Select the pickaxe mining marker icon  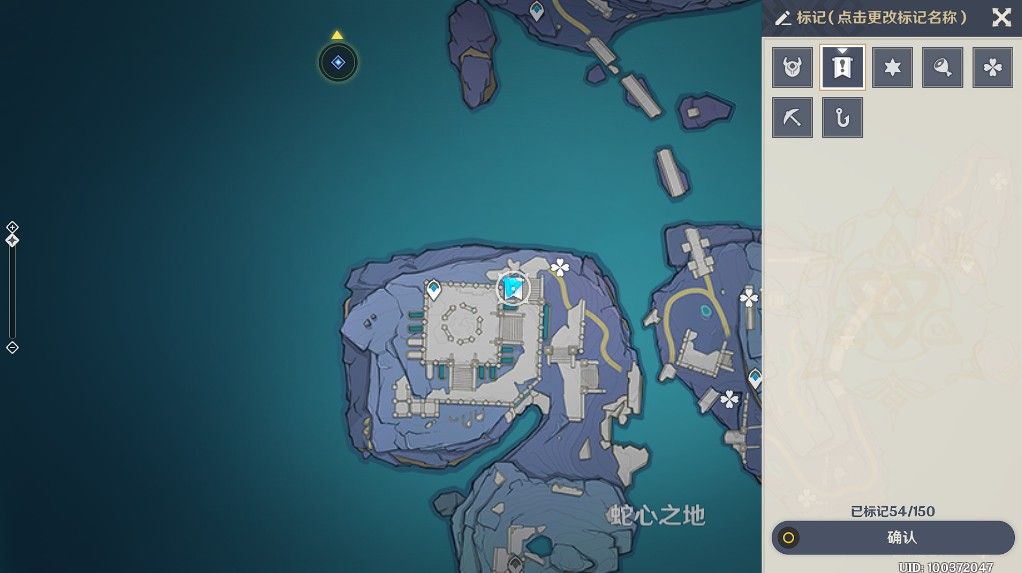[792, 118]
